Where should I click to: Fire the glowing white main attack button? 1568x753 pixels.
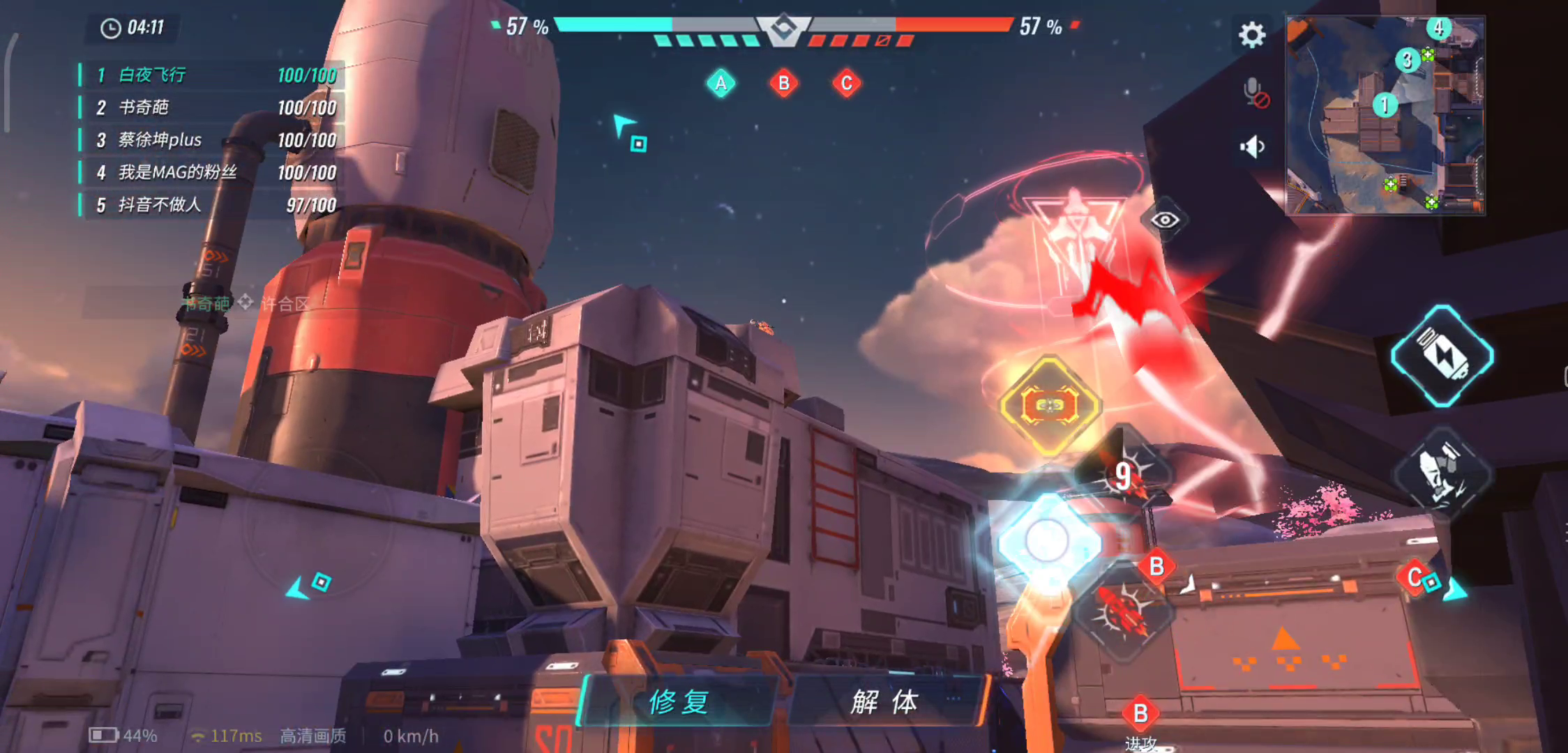(1047, 540)
